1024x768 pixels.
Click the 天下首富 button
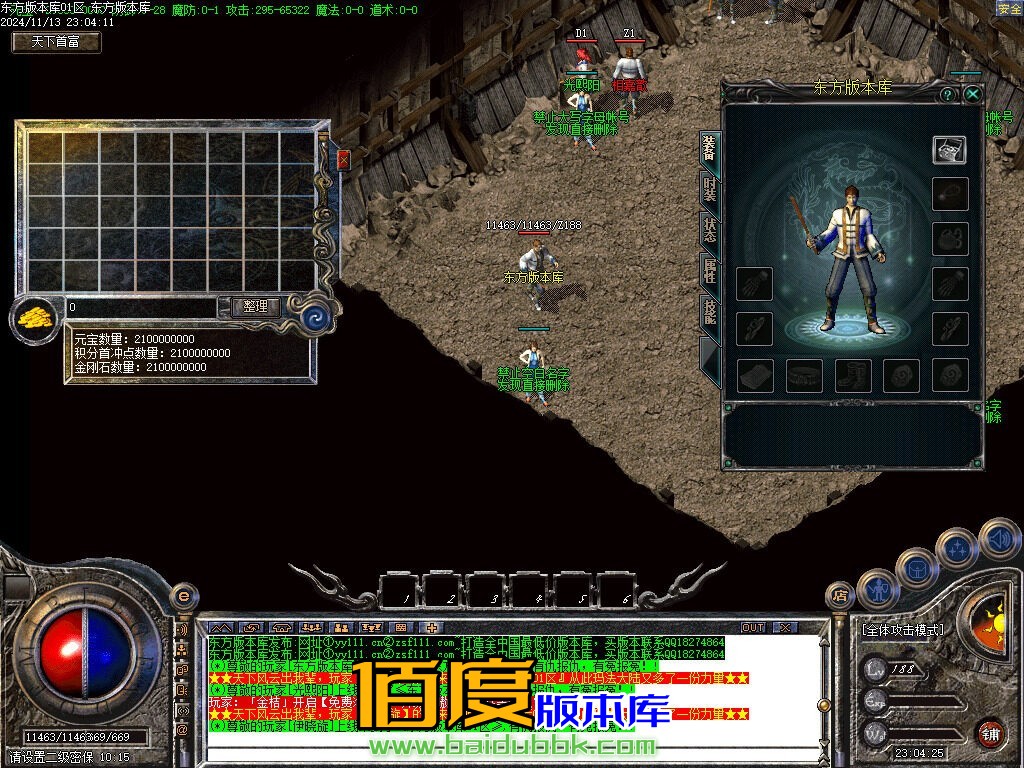click(56, 42)
